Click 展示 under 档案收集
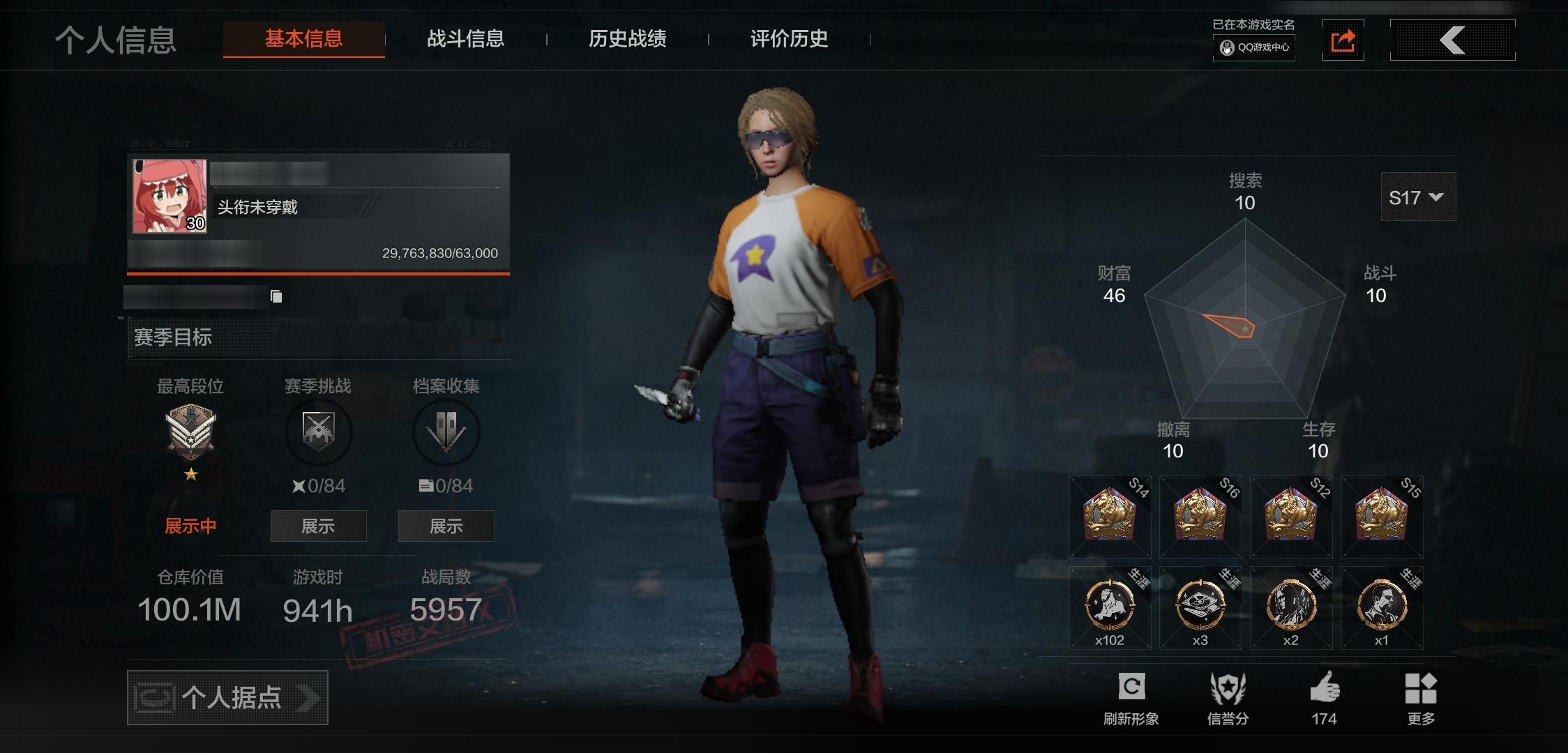This screenshot has height=753, width=1568. (446, 526)
